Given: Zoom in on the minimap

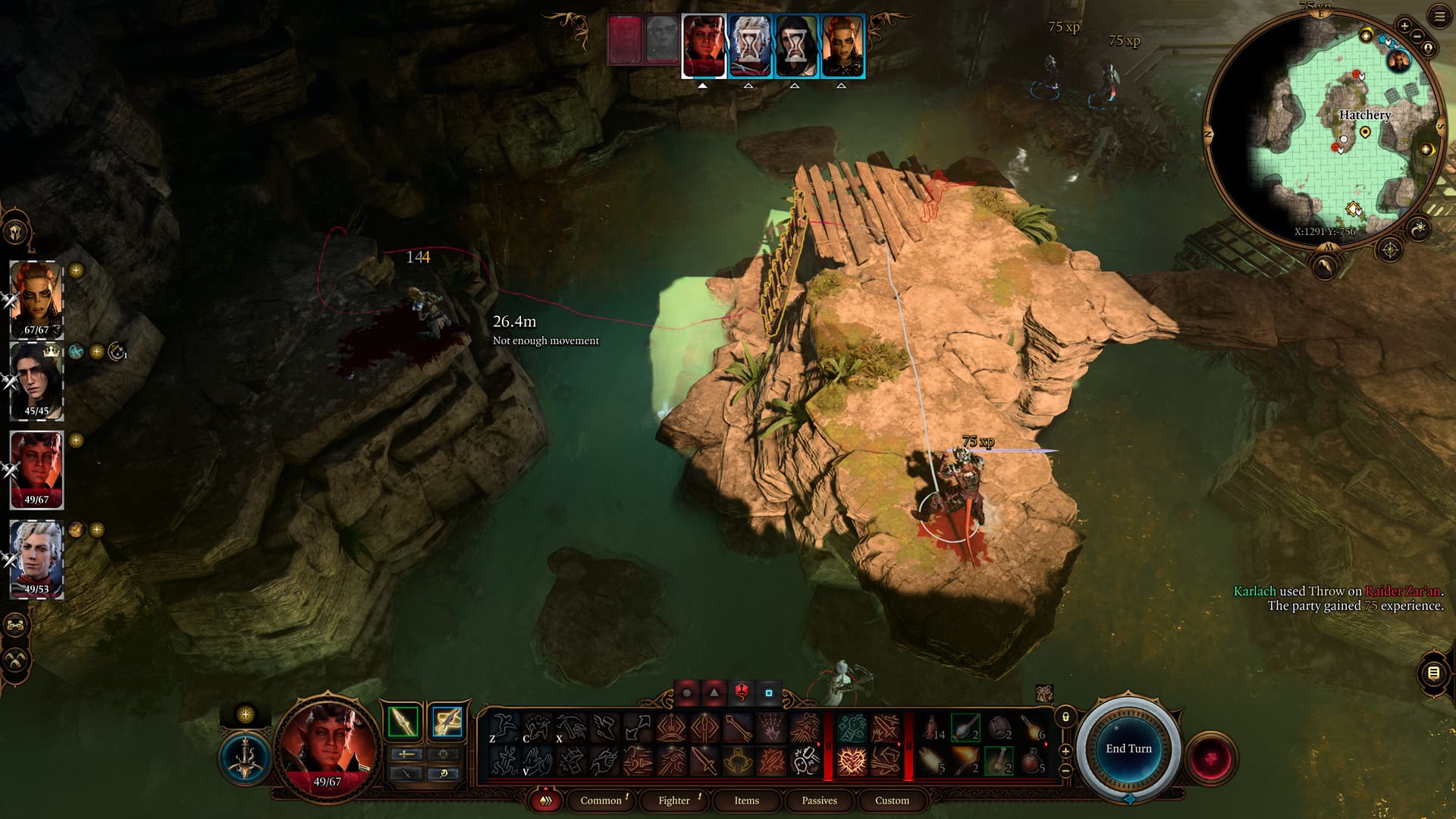Looking at the screenshot, I should click(x=1404, y=26).
